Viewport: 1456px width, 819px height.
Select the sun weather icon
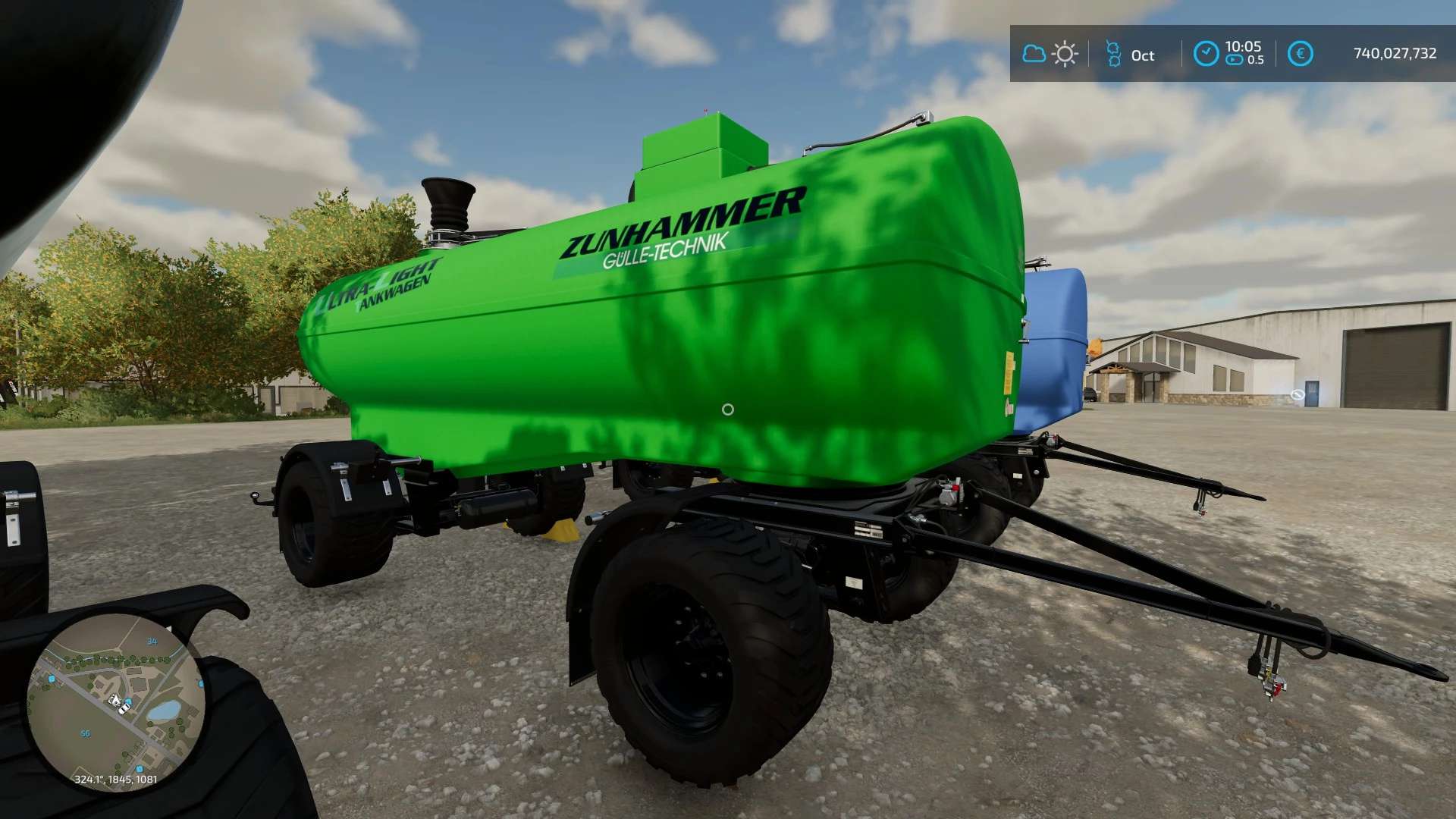(1065, 54)
